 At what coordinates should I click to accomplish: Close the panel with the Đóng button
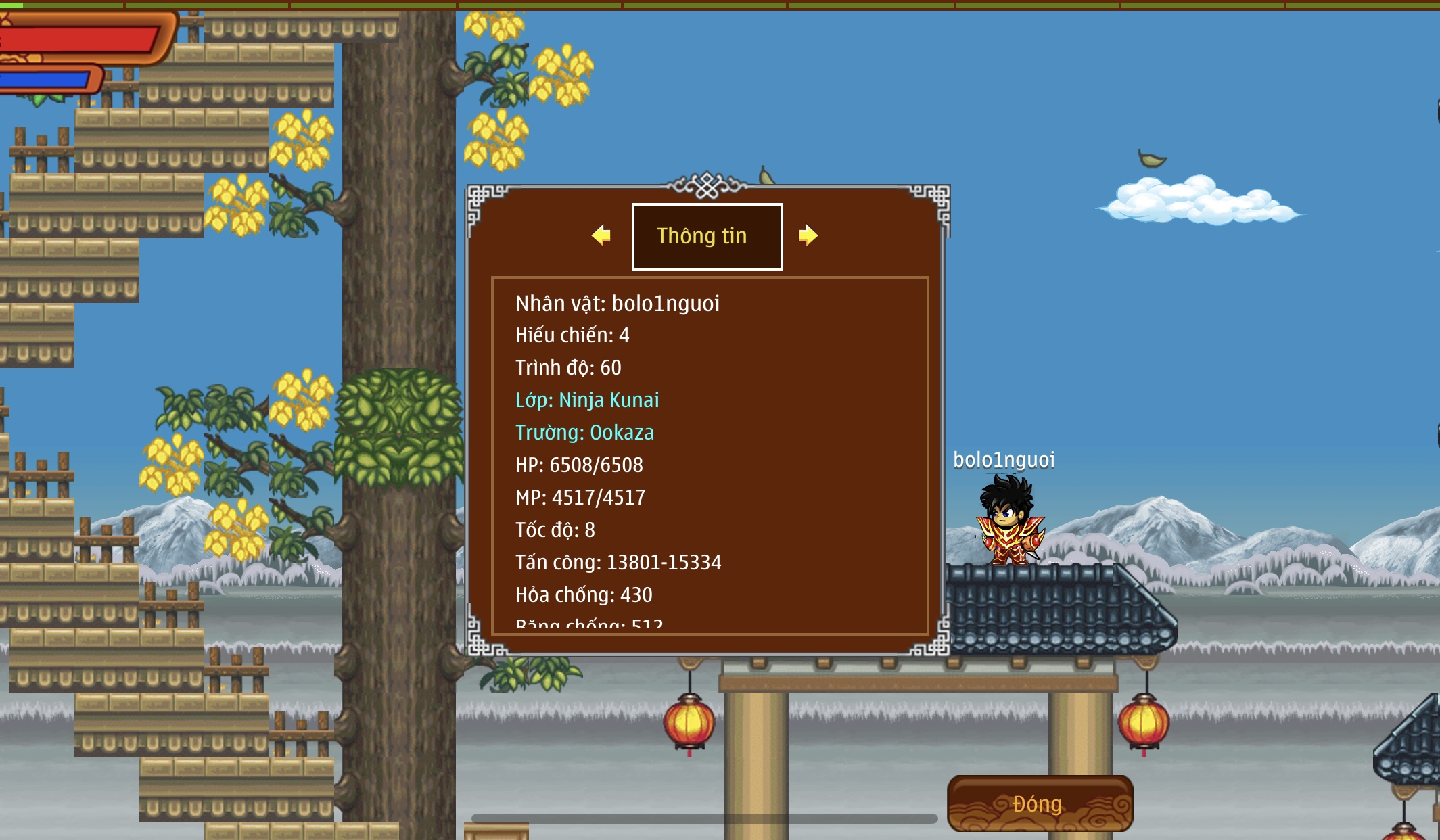[x=1040, y=803]
